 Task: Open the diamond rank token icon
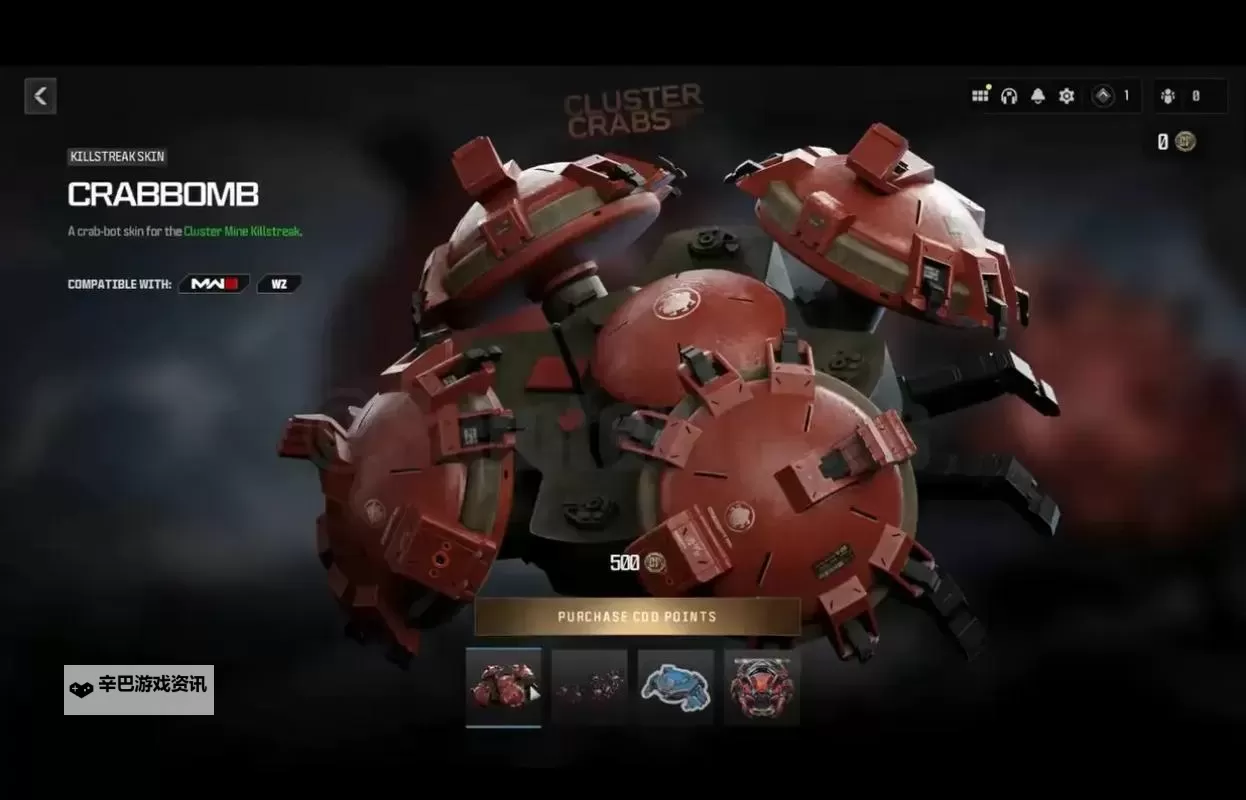(x=1103, y=96)
